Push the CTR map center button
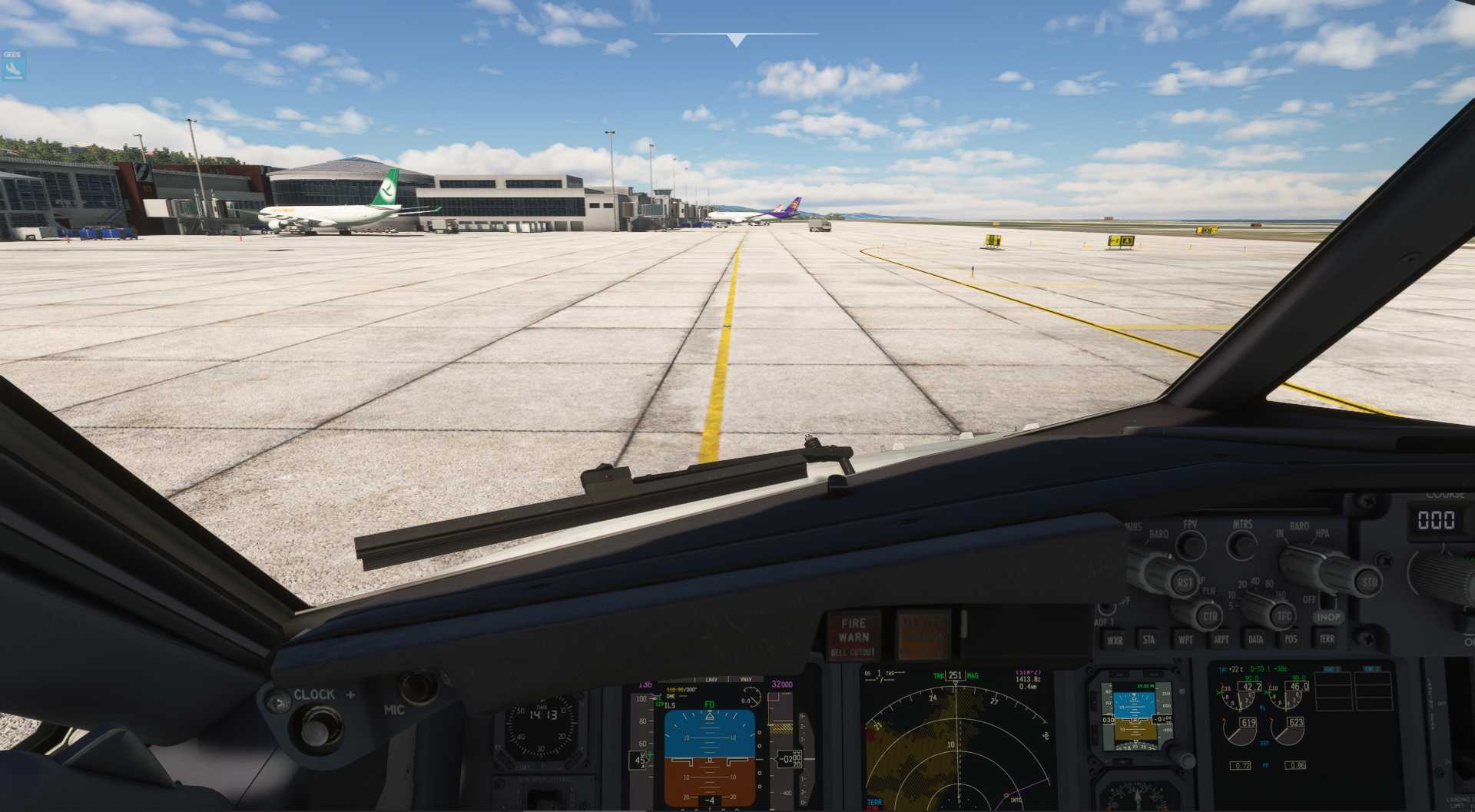1475x812 pixels. 1210,616
